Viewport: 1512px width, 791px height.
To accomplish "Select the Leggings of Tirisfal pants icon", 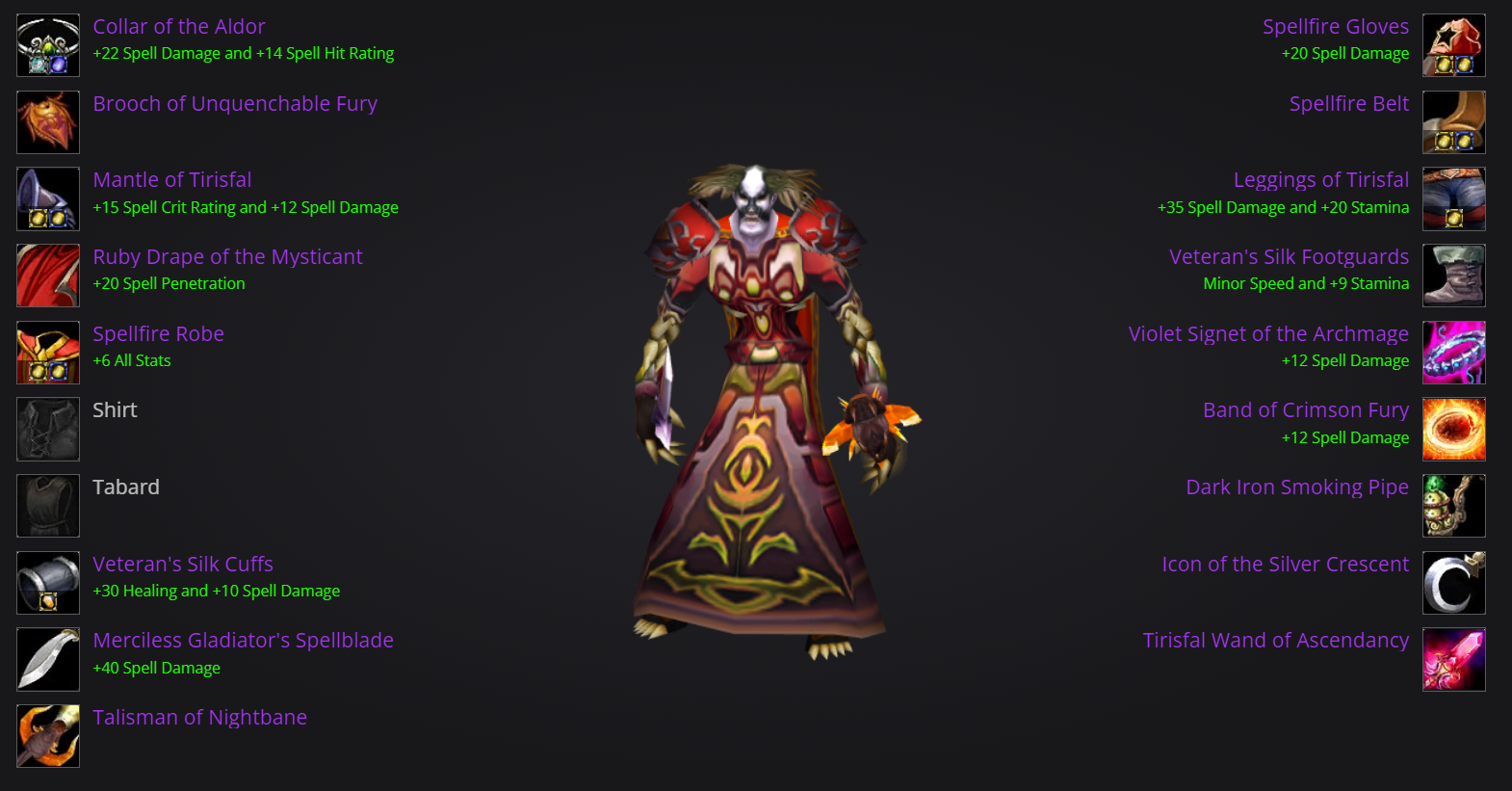I will [1453, 198].
